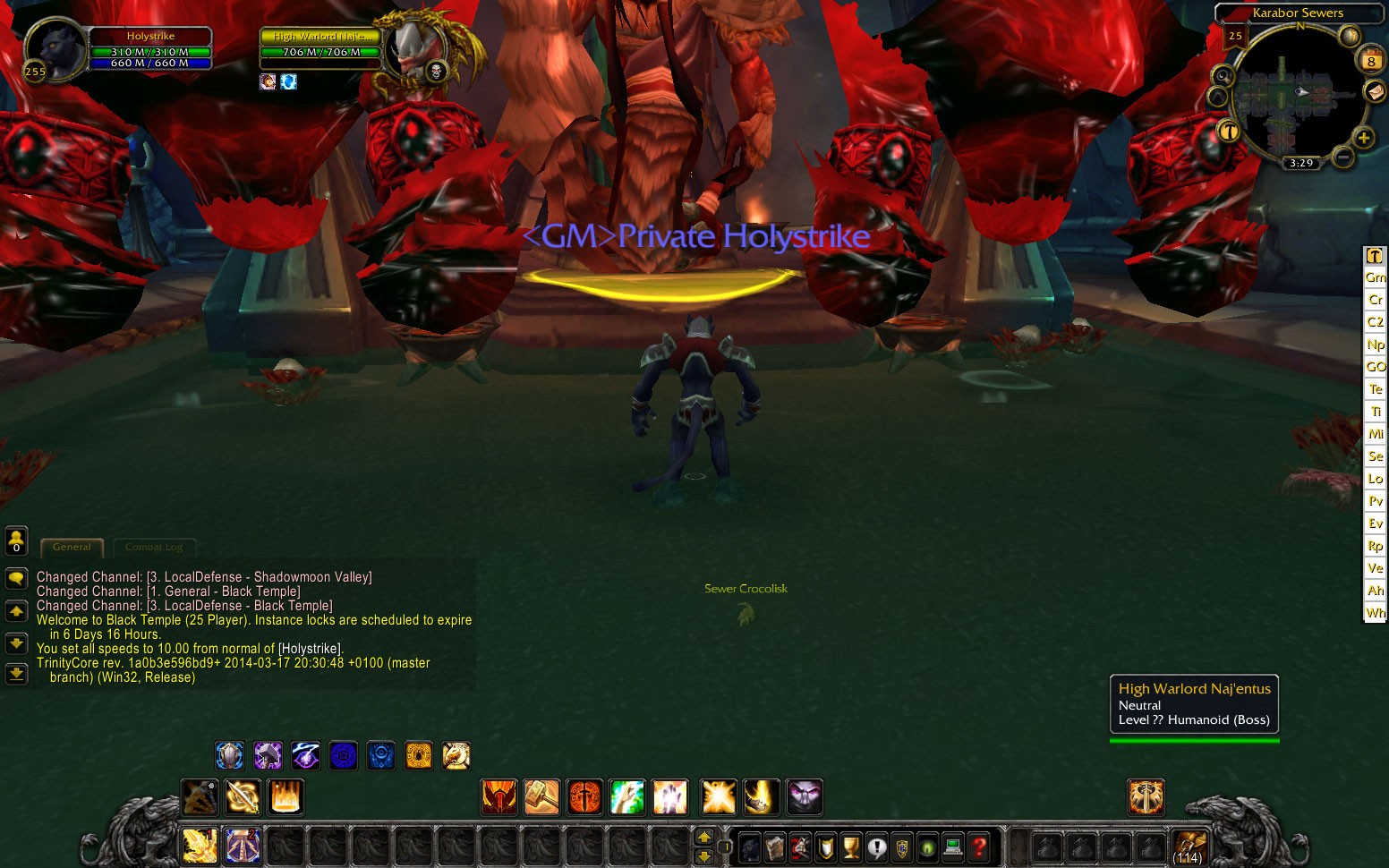Zoom in the minimap with plus button
The image size is (1389, 868).
click(x=1363, y=138)
